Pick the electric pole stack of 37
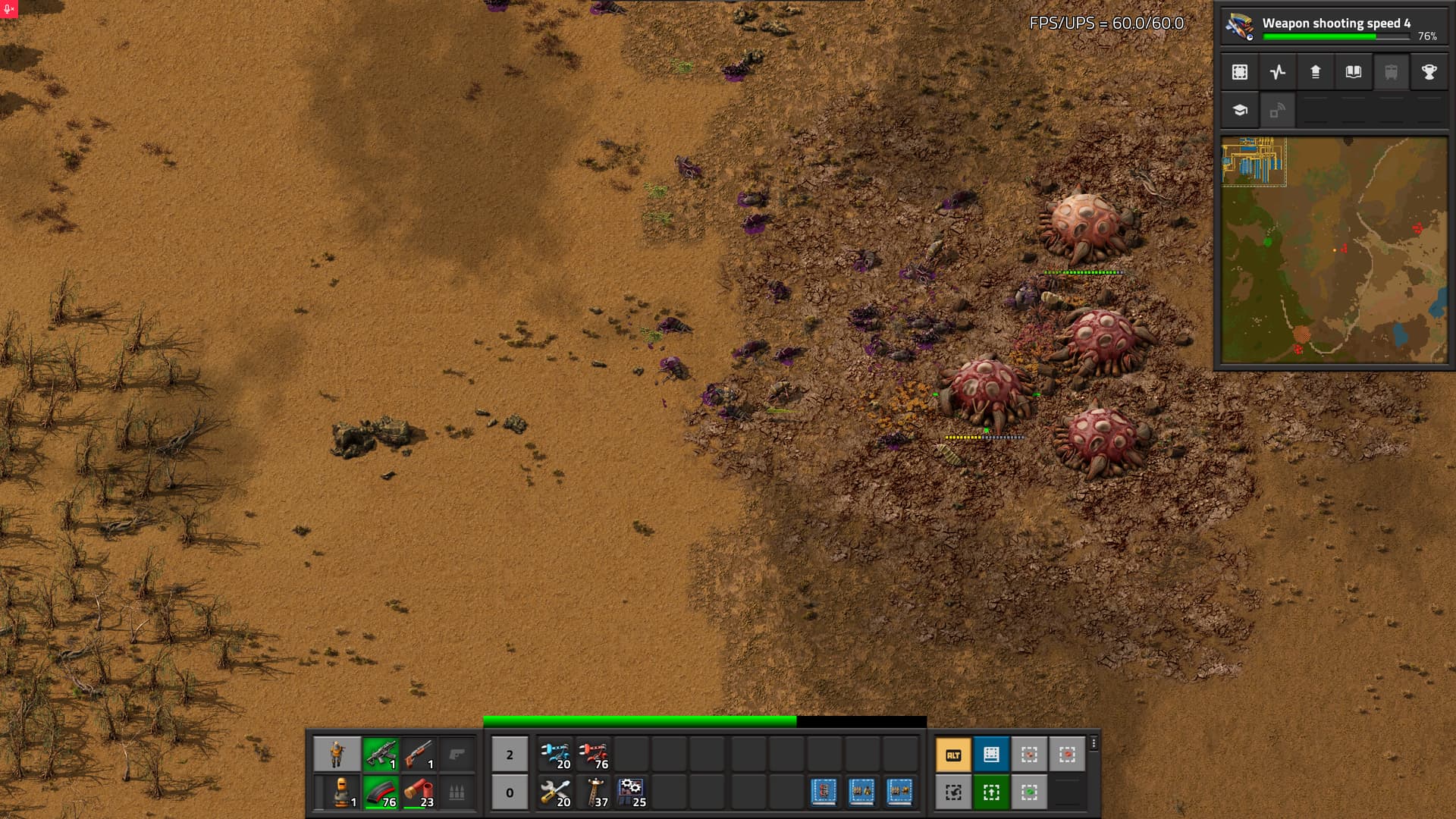Screen dimensions: 1456x819 click(593, 792)
